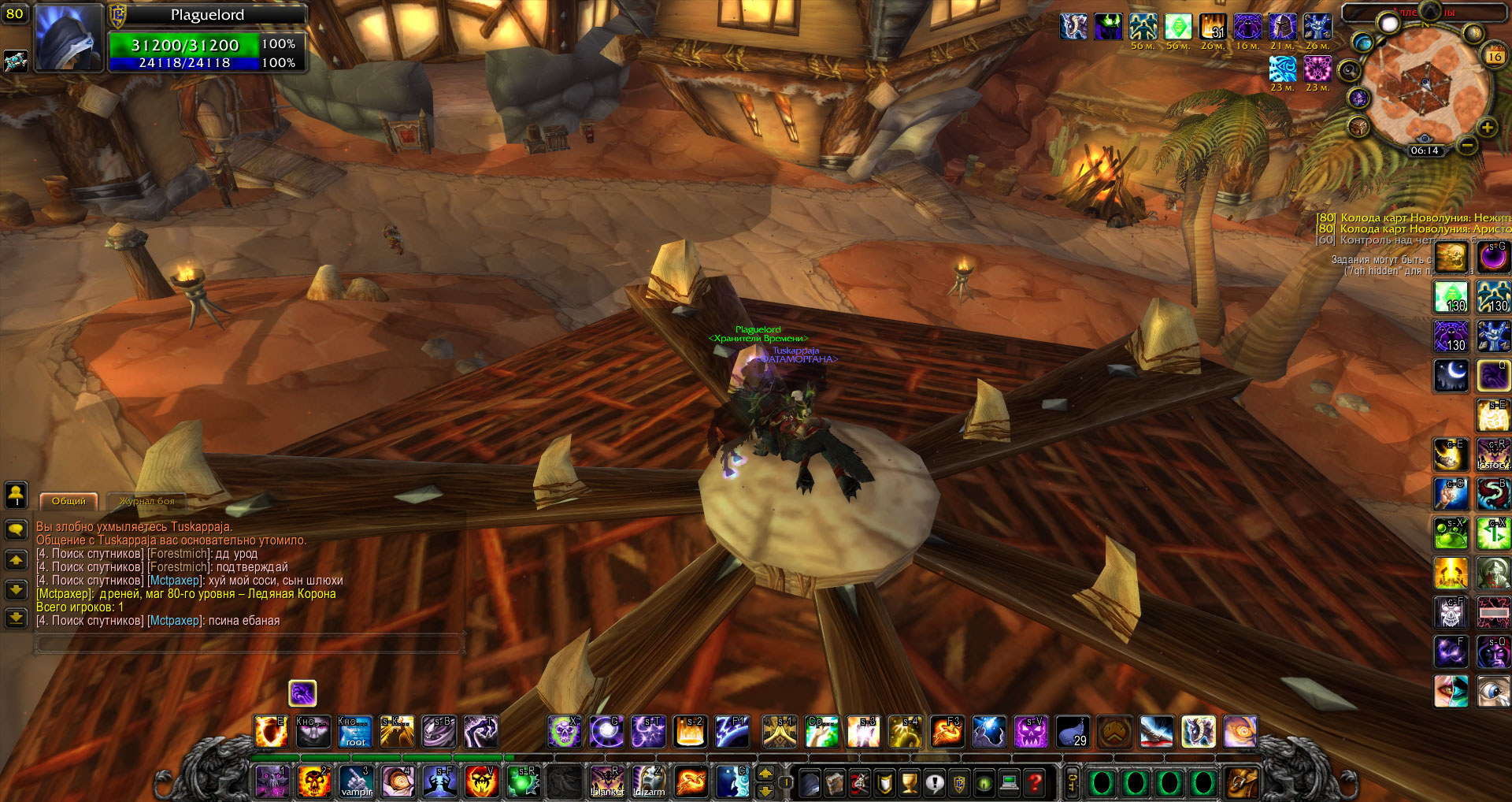This screenshot has height=802, width=1512.
Task: Open the main backpack bag
Action: [x=1241, y=782]
